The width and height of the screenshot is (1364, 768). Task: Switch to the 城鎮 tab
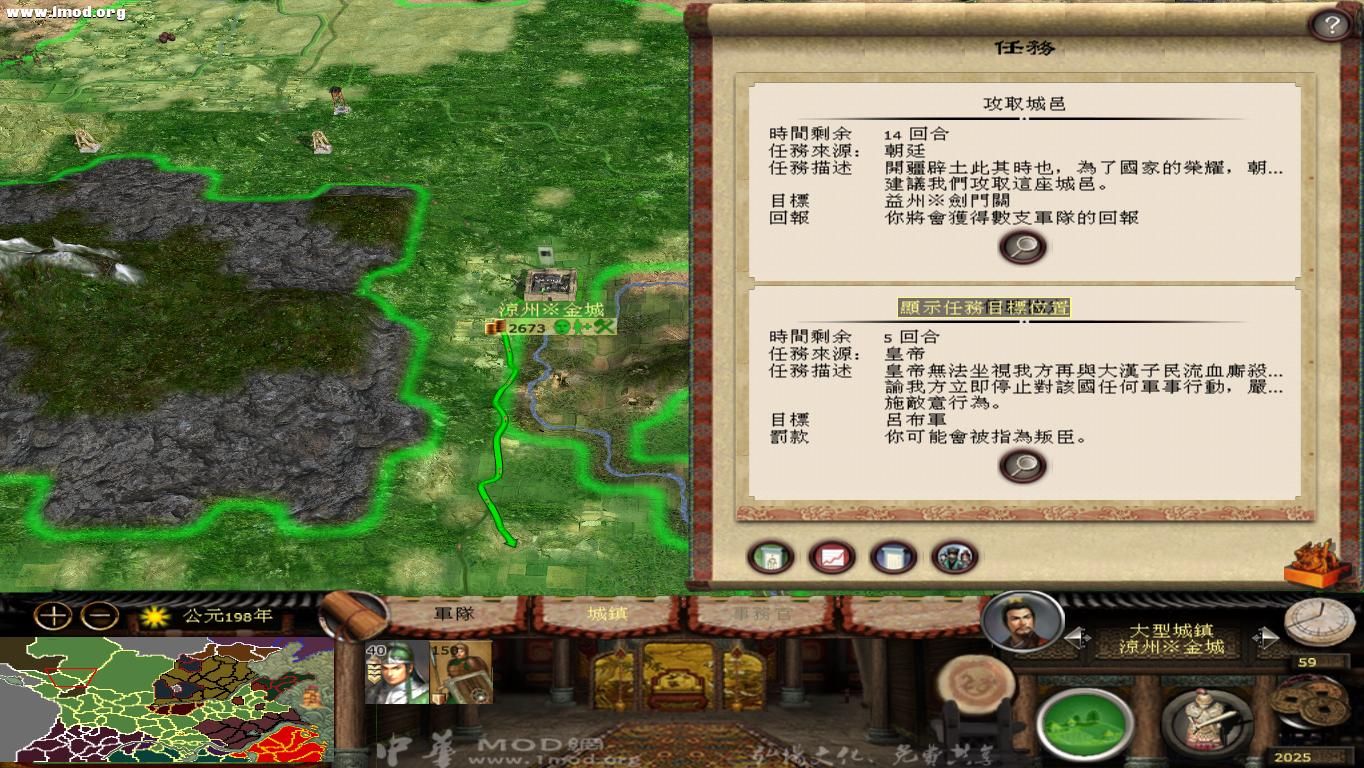610,615
